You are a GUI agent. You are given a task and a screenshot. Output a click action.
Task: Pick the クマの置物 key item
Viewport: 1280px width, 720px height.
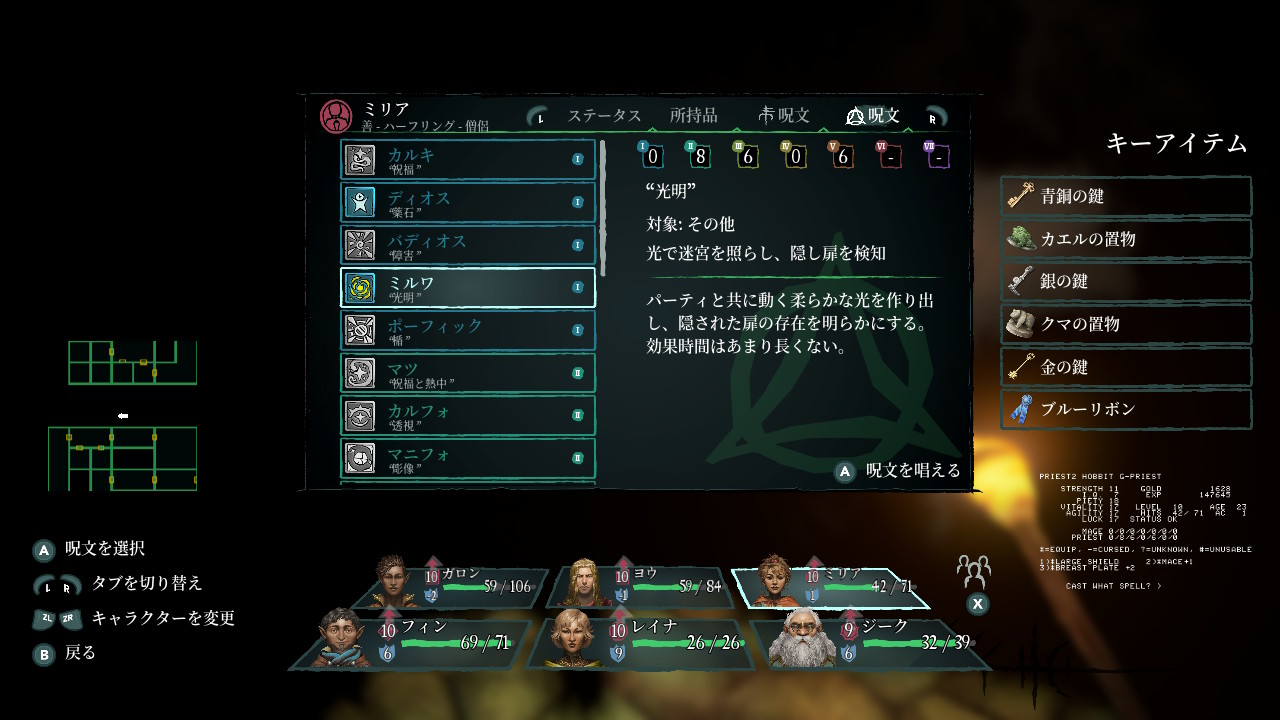click(1126, 324)
